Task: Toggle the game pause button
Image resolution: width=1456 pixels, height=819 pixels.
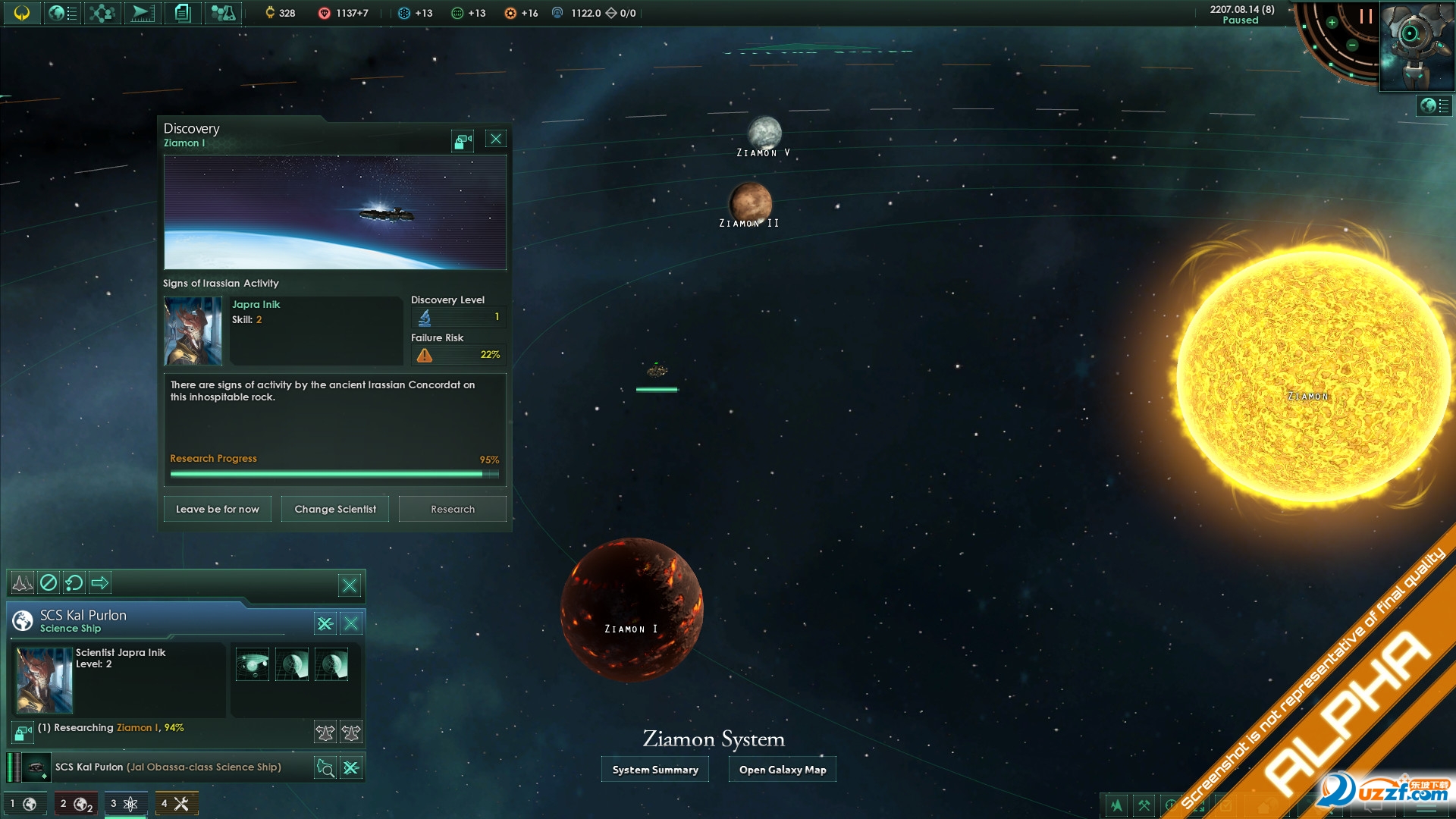Action: [x=1366, y=17]
